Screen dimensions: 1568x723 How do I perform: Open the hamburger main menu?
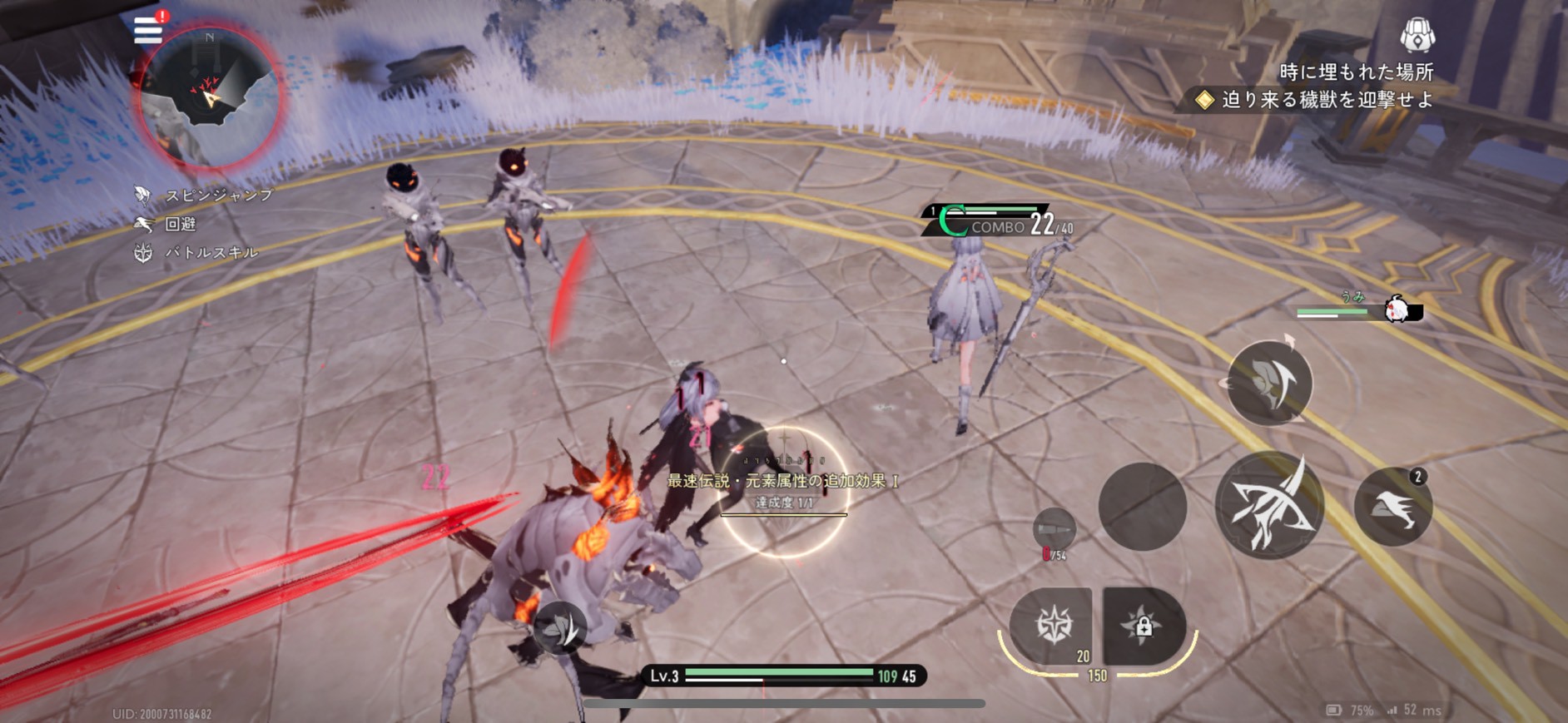[x=148, y=30]
